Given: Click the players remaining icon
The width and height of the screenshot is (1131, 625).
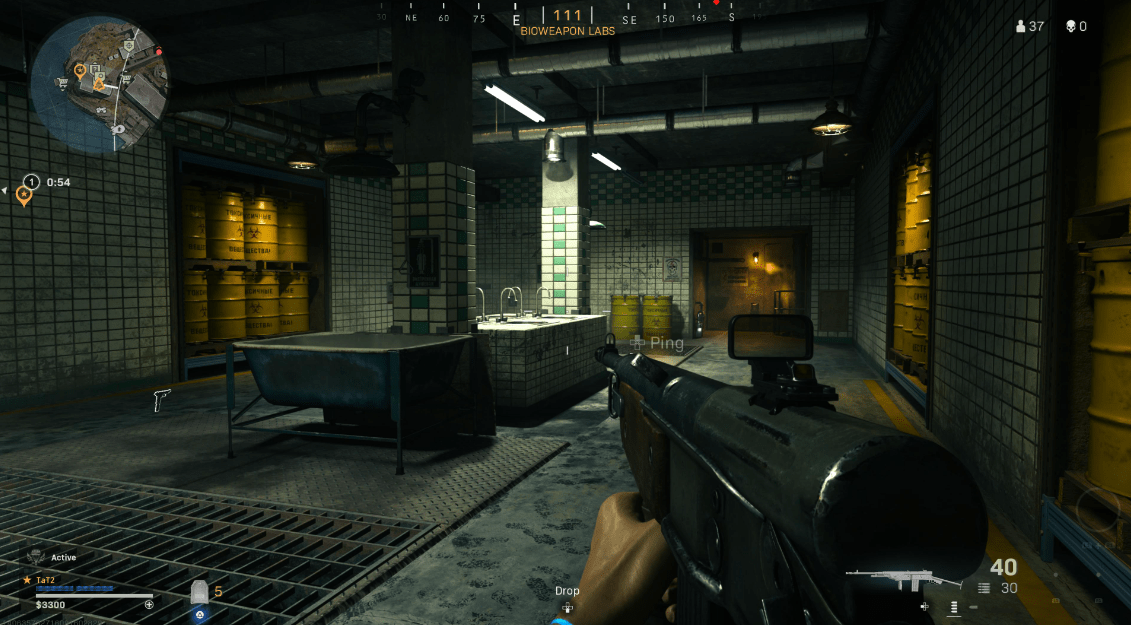Looking at the screenshot, I should pyautogui.click(x=1020, y=26).
